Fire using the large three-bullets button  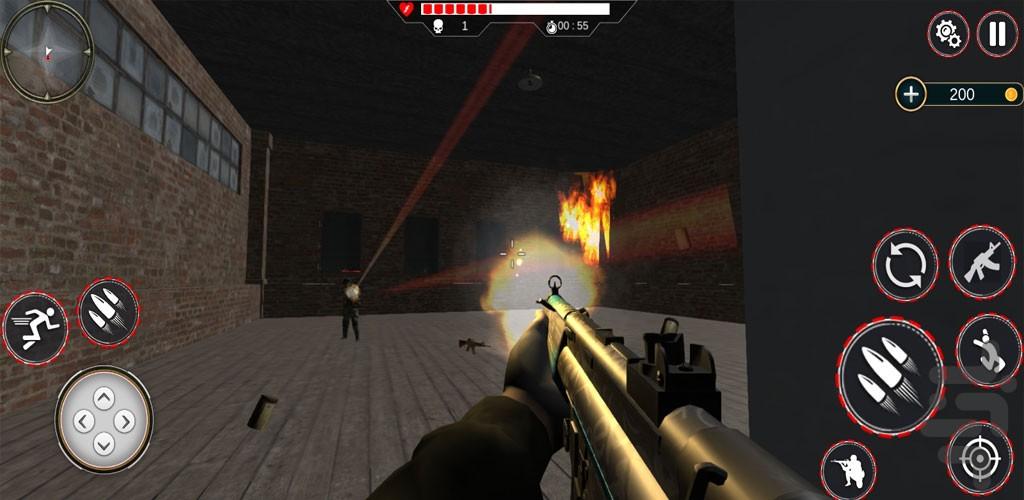click(x=890, y=377)
